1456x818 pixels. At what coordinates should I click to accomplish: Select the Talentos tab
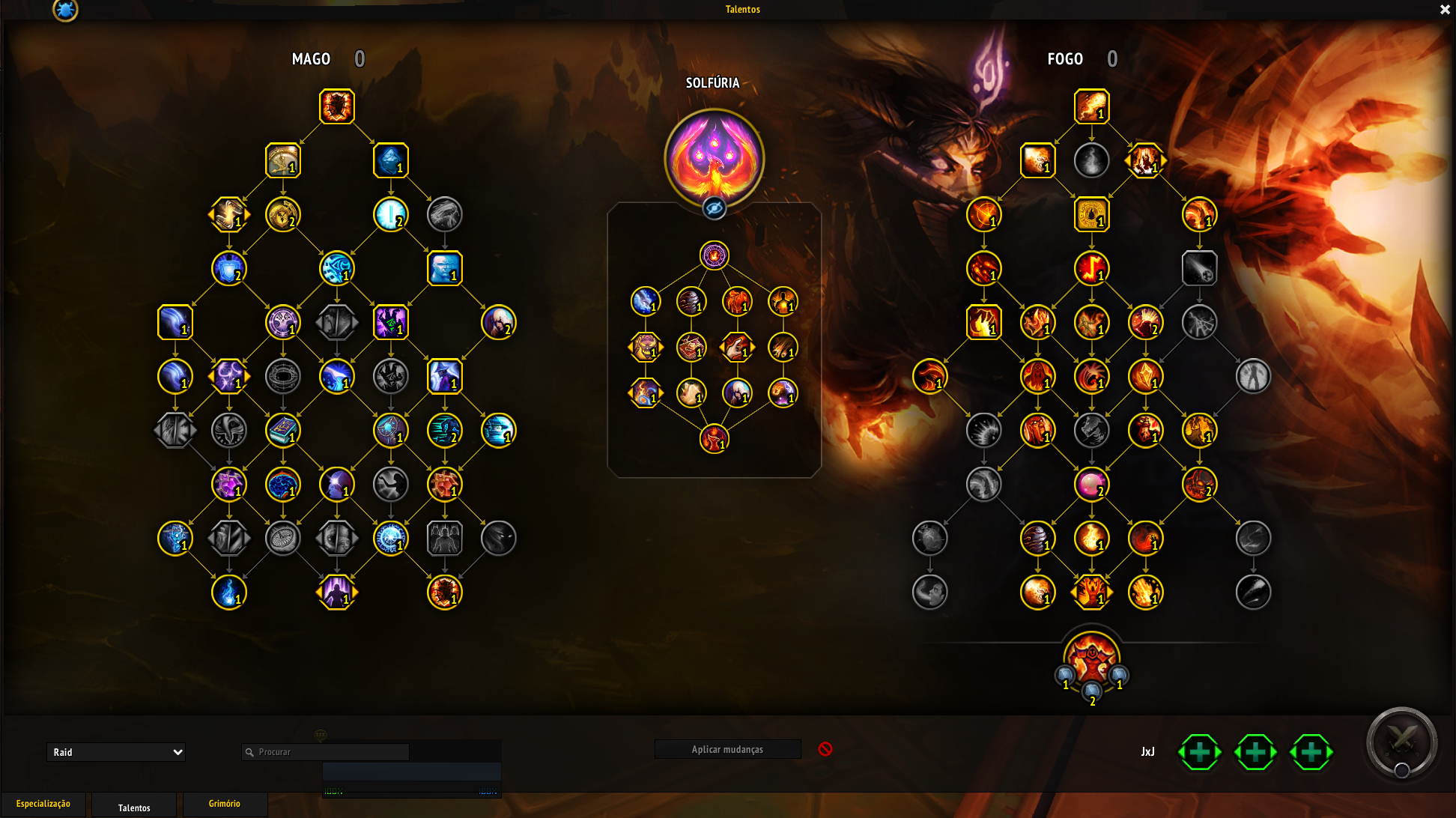tap(134, 807)
